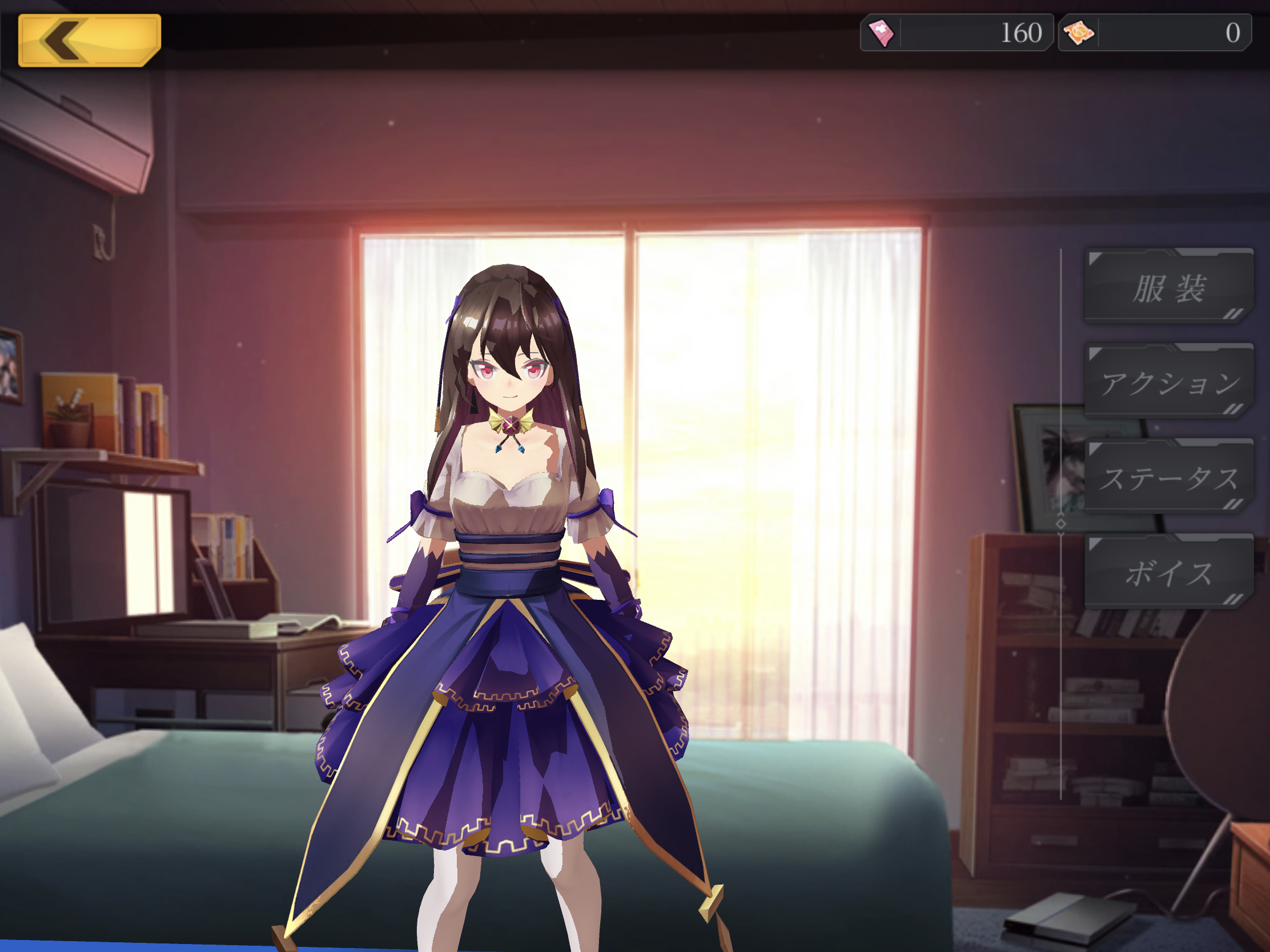
Task: Tap the orange ticket currency icon
Action: pyautogui.click(x=1079, y=33)
